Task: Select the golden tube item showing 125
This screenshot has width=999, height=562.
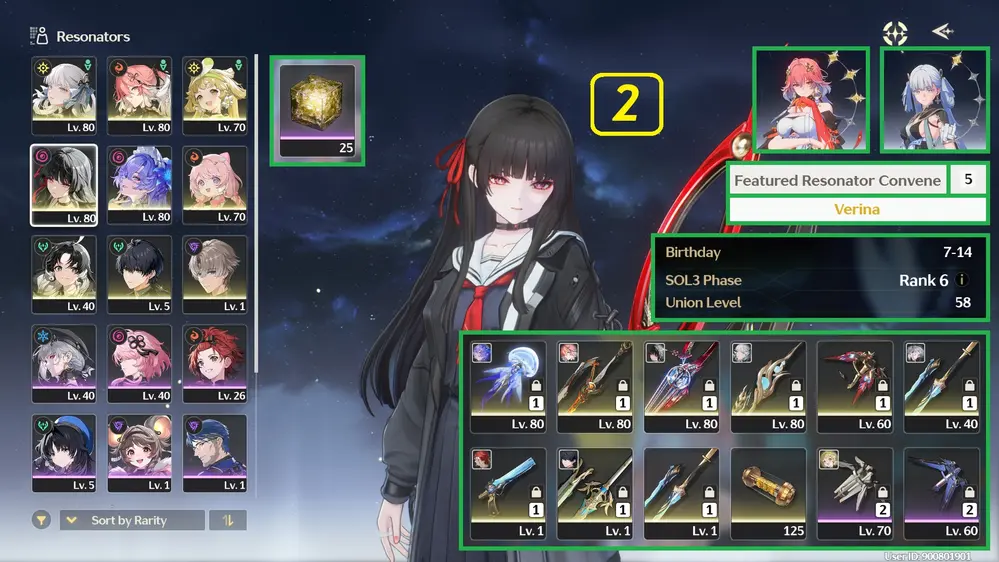Action: (768, 492)
